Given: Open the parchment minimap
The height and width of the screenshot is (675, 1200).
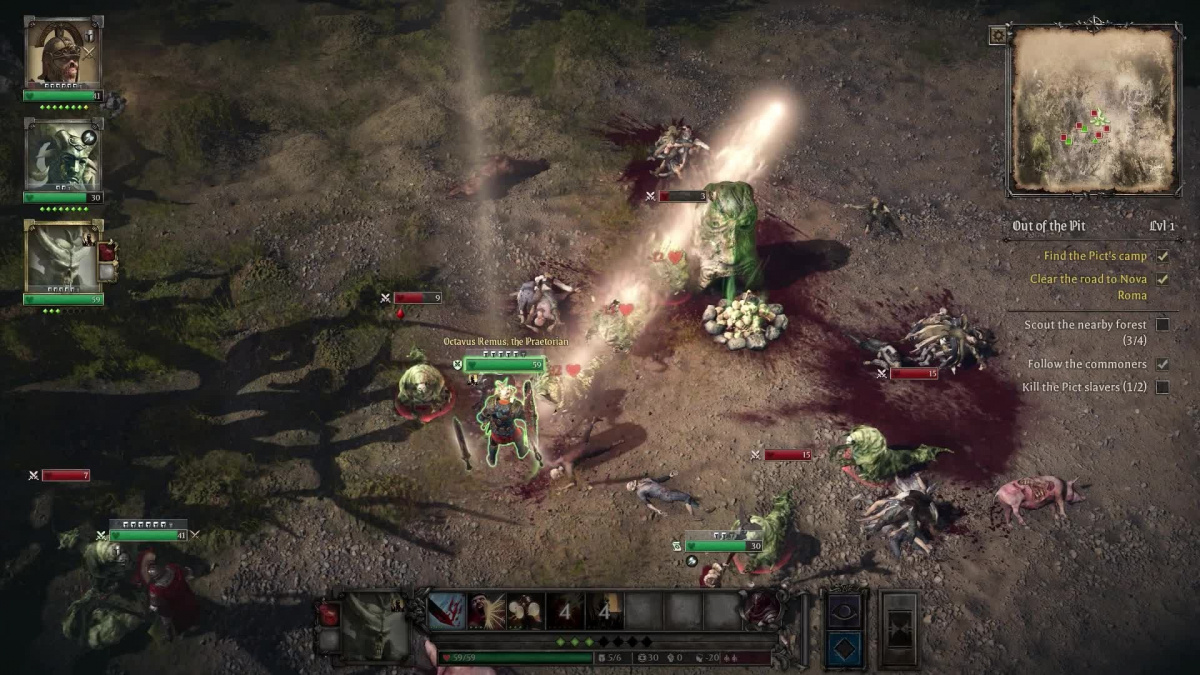Looking at the screenshot, I should (1093, 108).
